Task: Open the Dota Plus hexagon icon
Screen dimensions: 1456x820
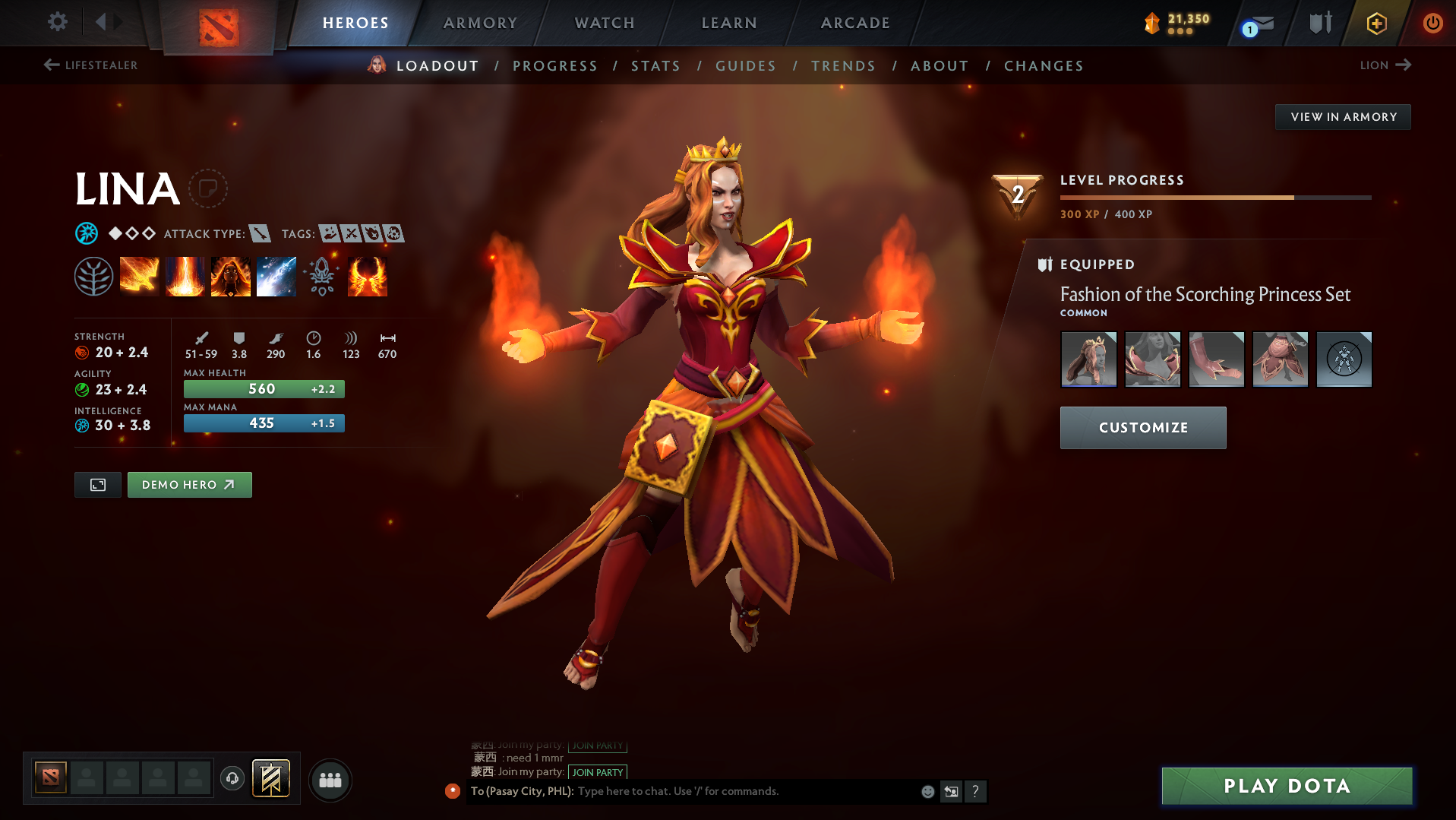Action: point(1376,23)
